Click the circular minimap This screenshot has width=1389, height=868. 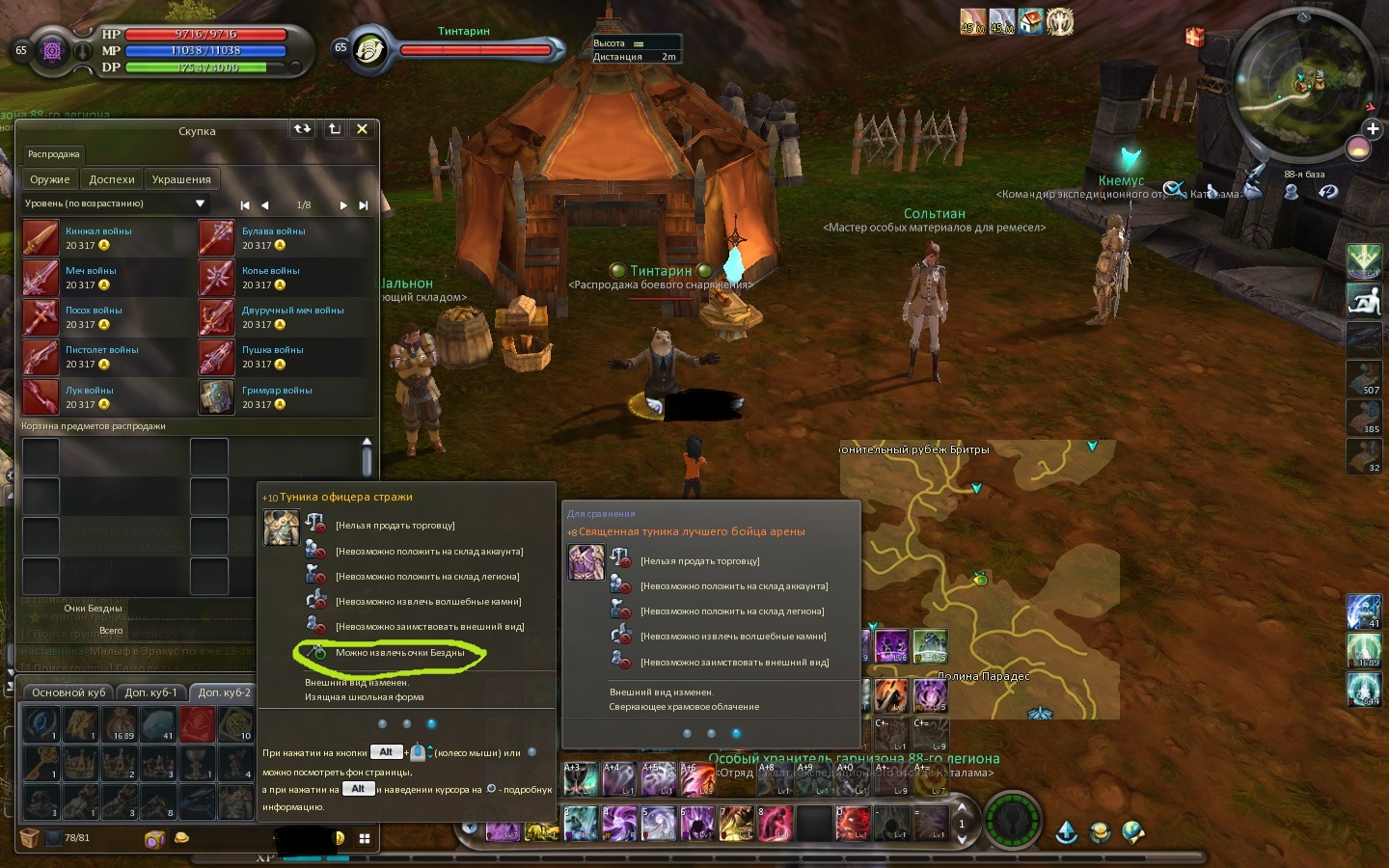1301,85
